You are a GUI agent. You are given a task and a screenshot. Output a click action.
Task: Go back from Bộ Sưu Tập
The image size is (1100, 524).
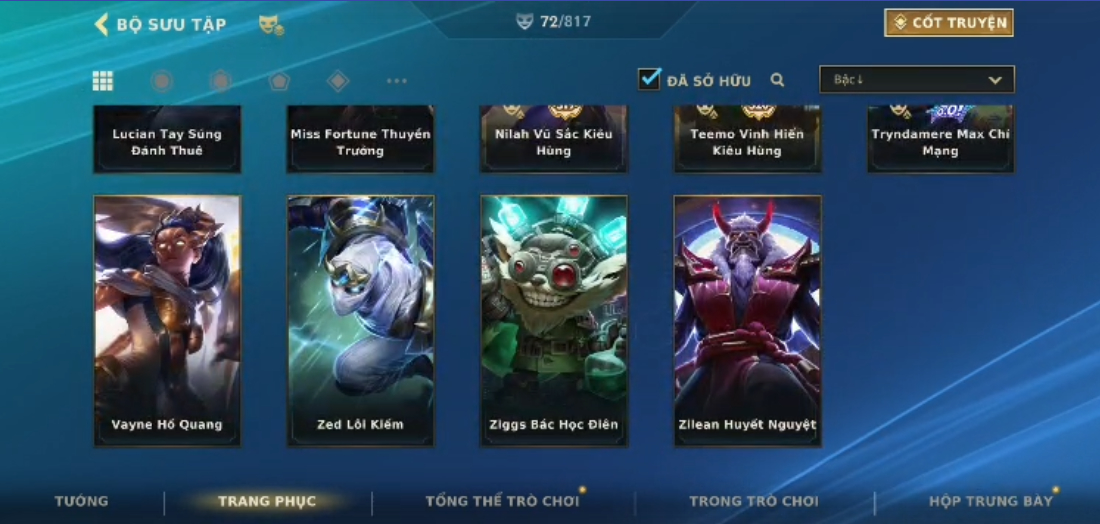coord(101,24)
